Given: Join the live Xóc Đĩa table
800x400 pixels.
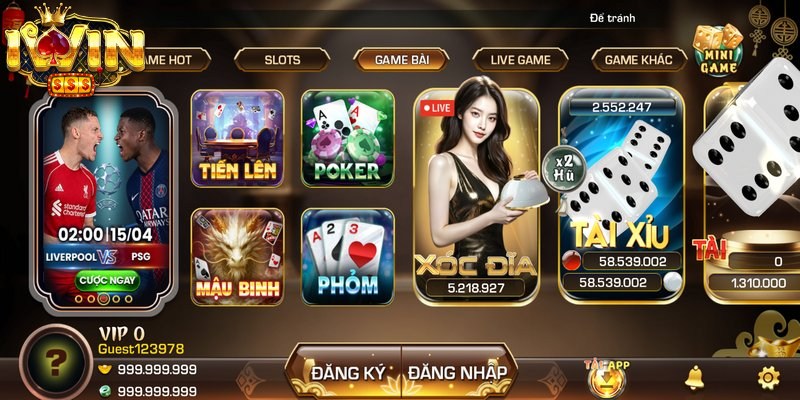Looking at the screenshot, I should point(476,190).
